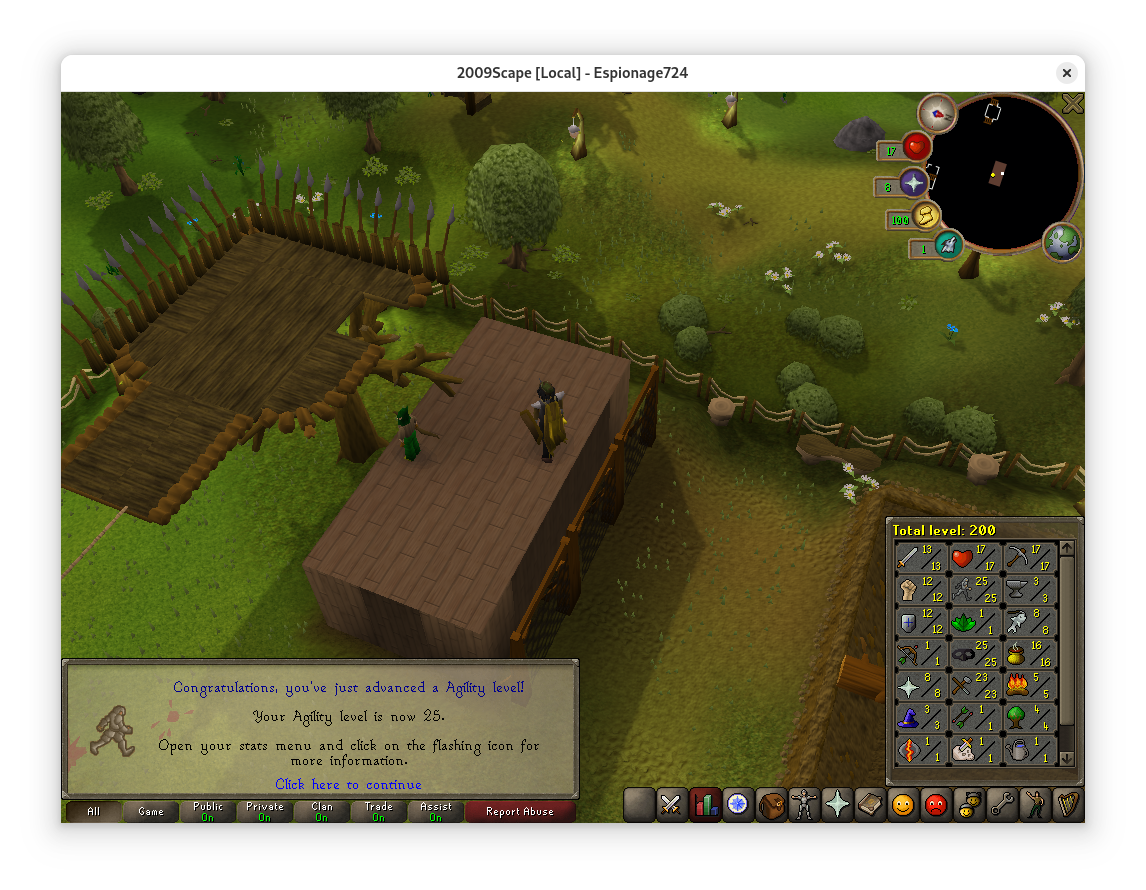Open the worn equipment tab
1146x890 pixels.
click(804, 805)
